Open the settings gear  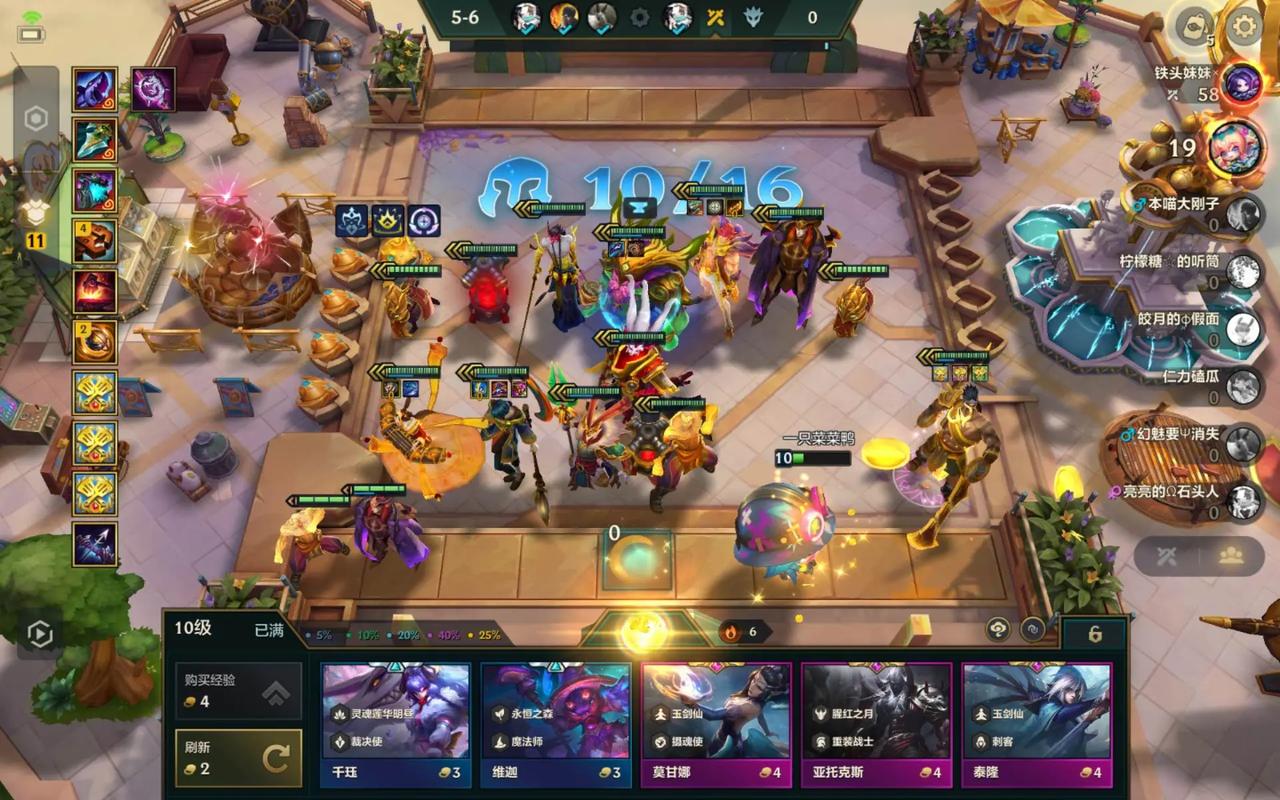(1245, 26)
